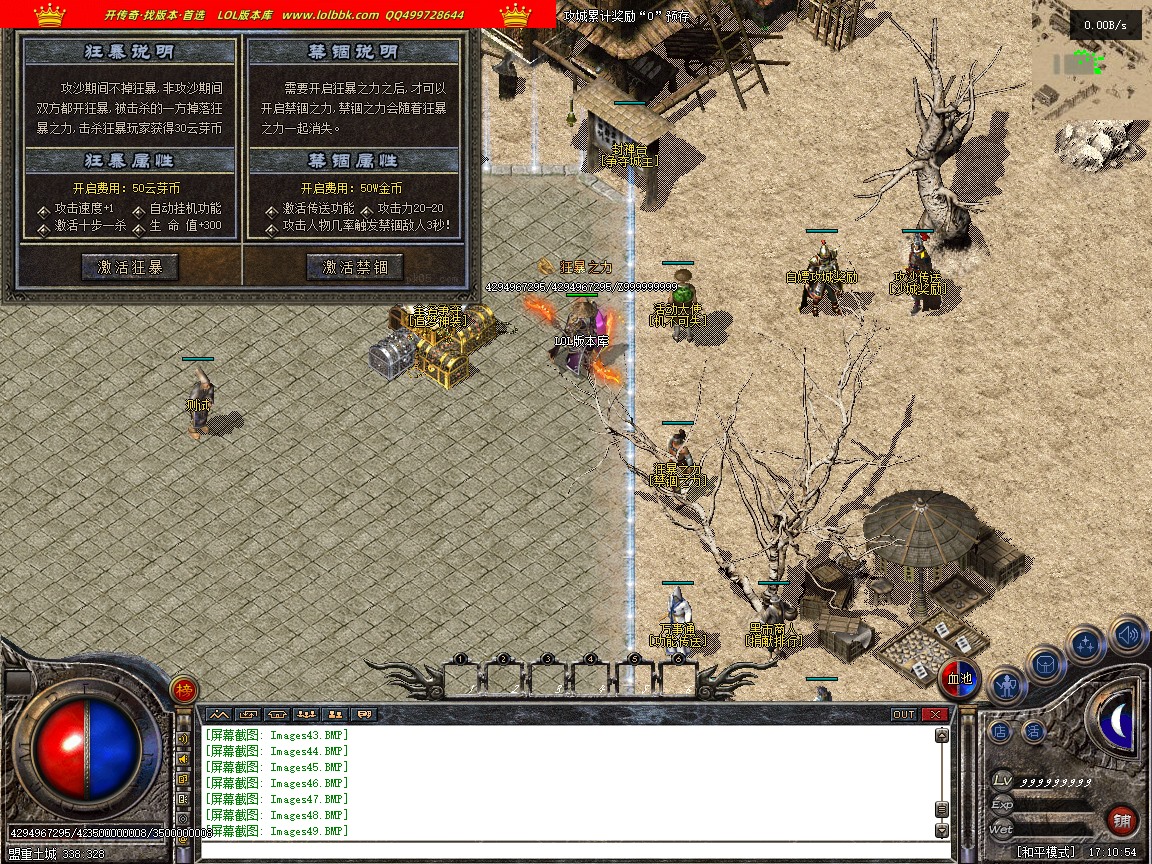Select the two-person icon chat toolbar button
Viewport: 1152px width, 864px height.
[x=335, y=714]
